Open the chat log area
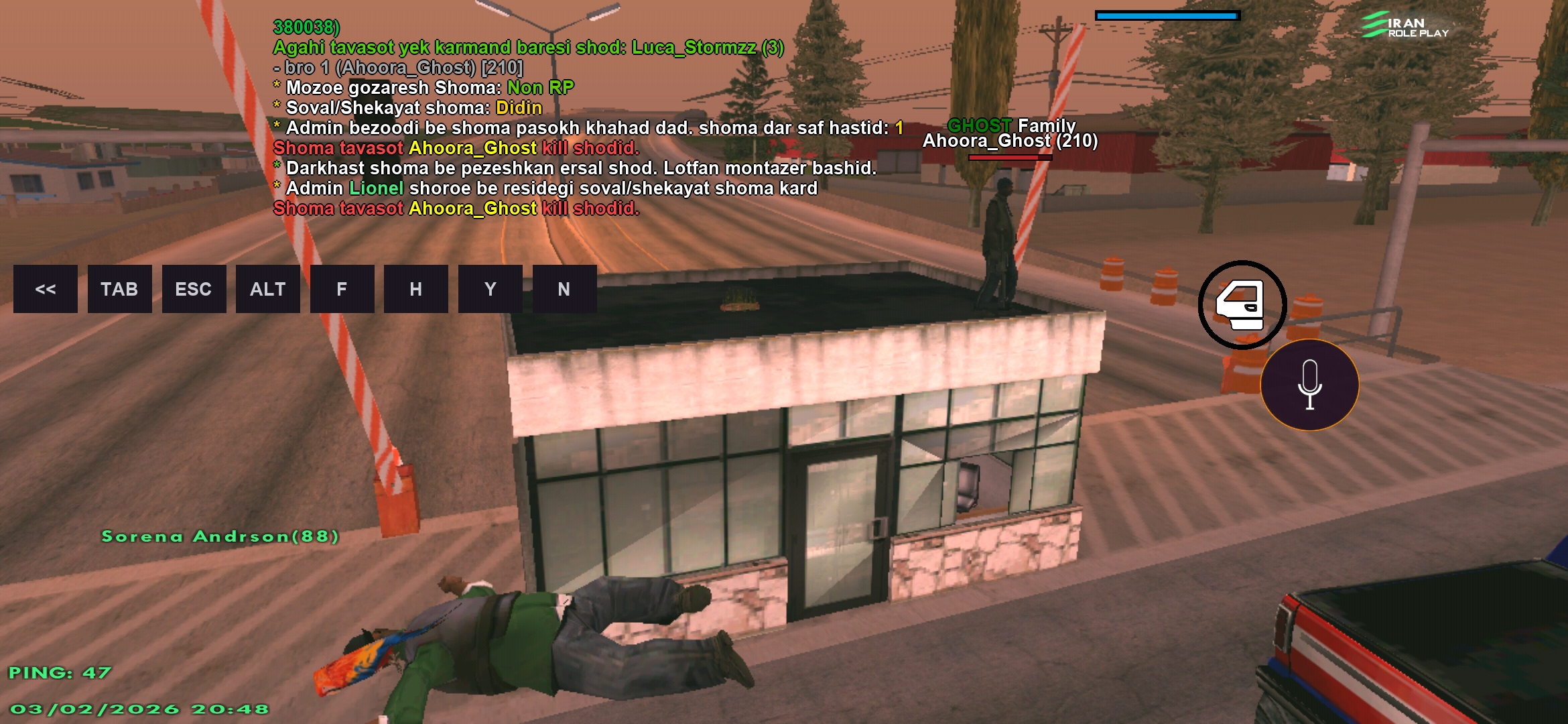Screen dimensions: 1568x724 tap(536, 118)
